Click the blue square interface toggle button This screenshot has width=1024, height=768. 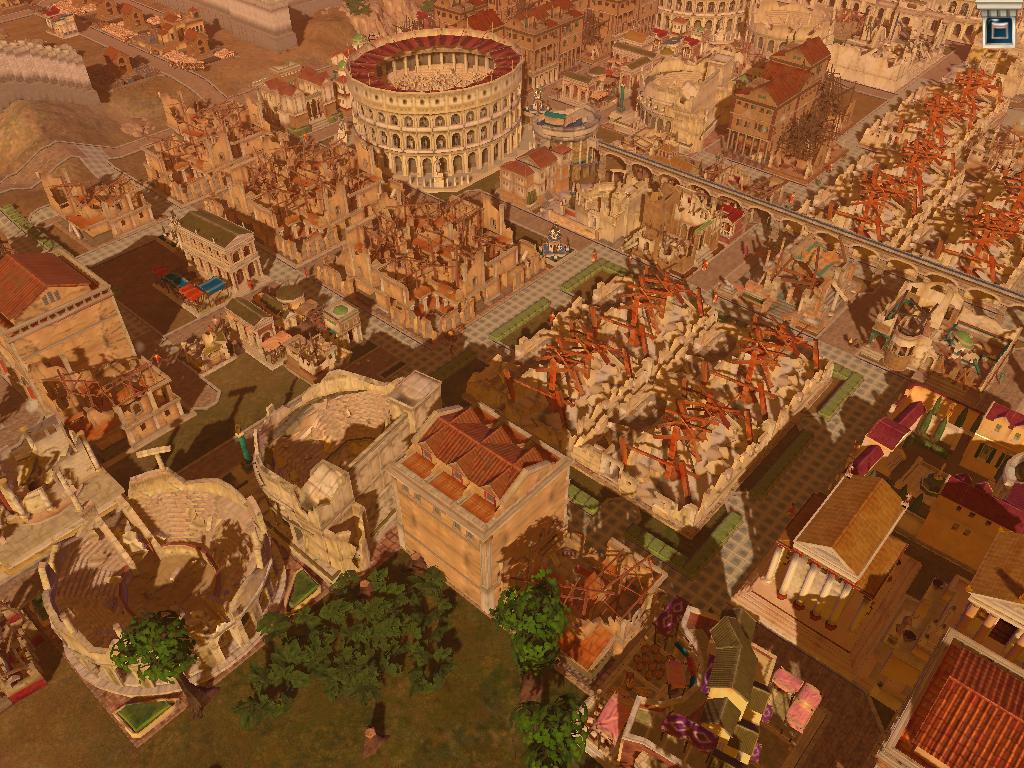pyautogui.click(x=998, y=29)
